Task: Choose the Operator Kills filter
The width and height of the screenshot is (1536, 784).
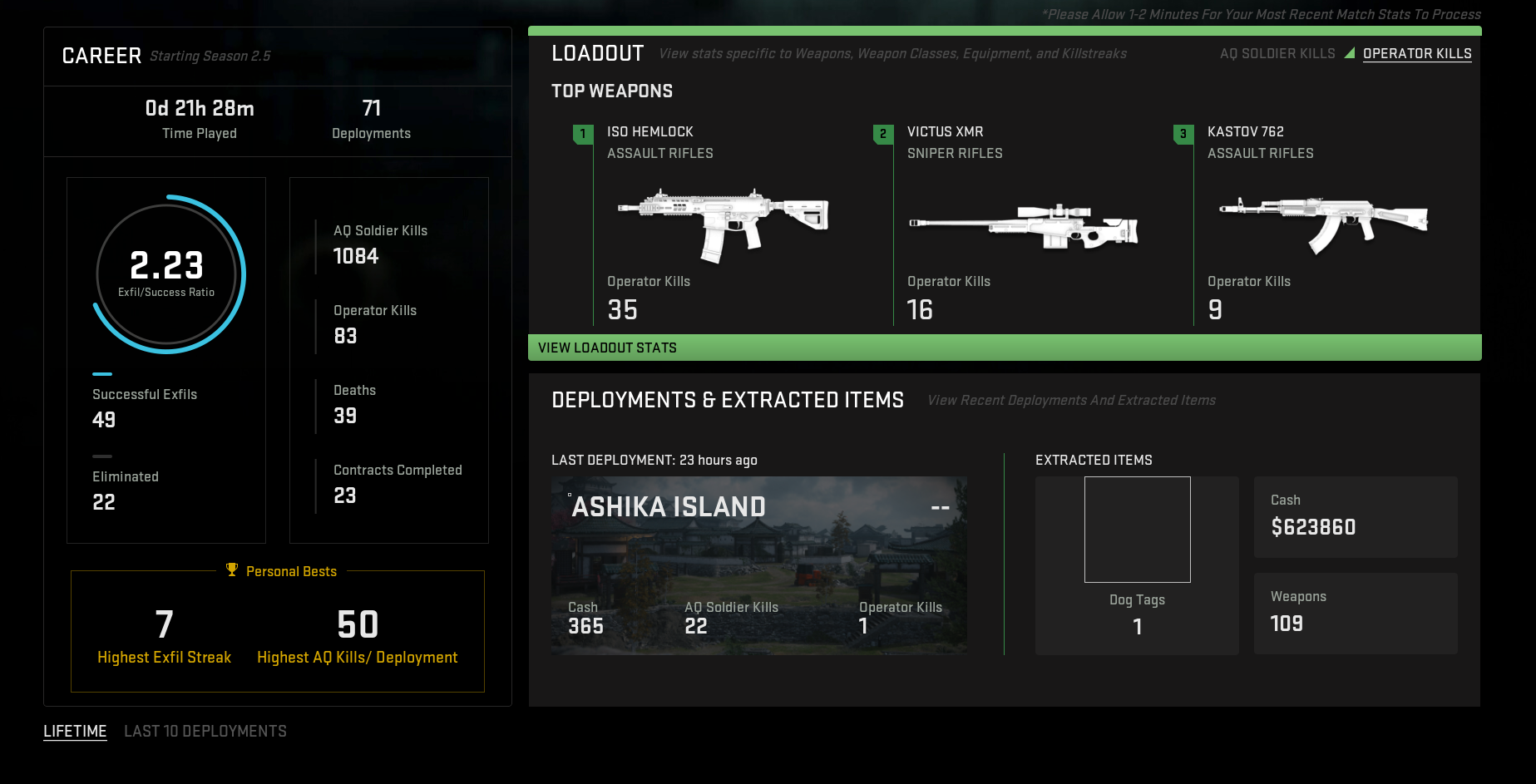Action: (x=1417, y=54)
